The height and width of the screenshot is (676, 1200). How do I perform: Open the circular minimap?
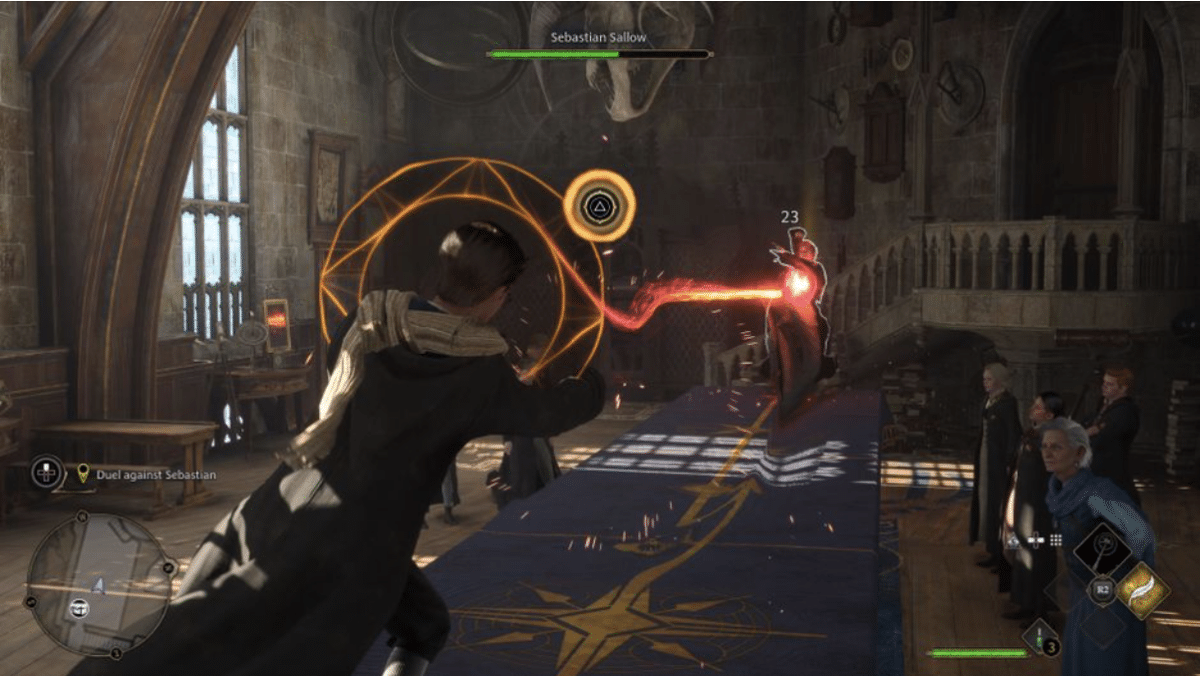[x=97, y=584]
